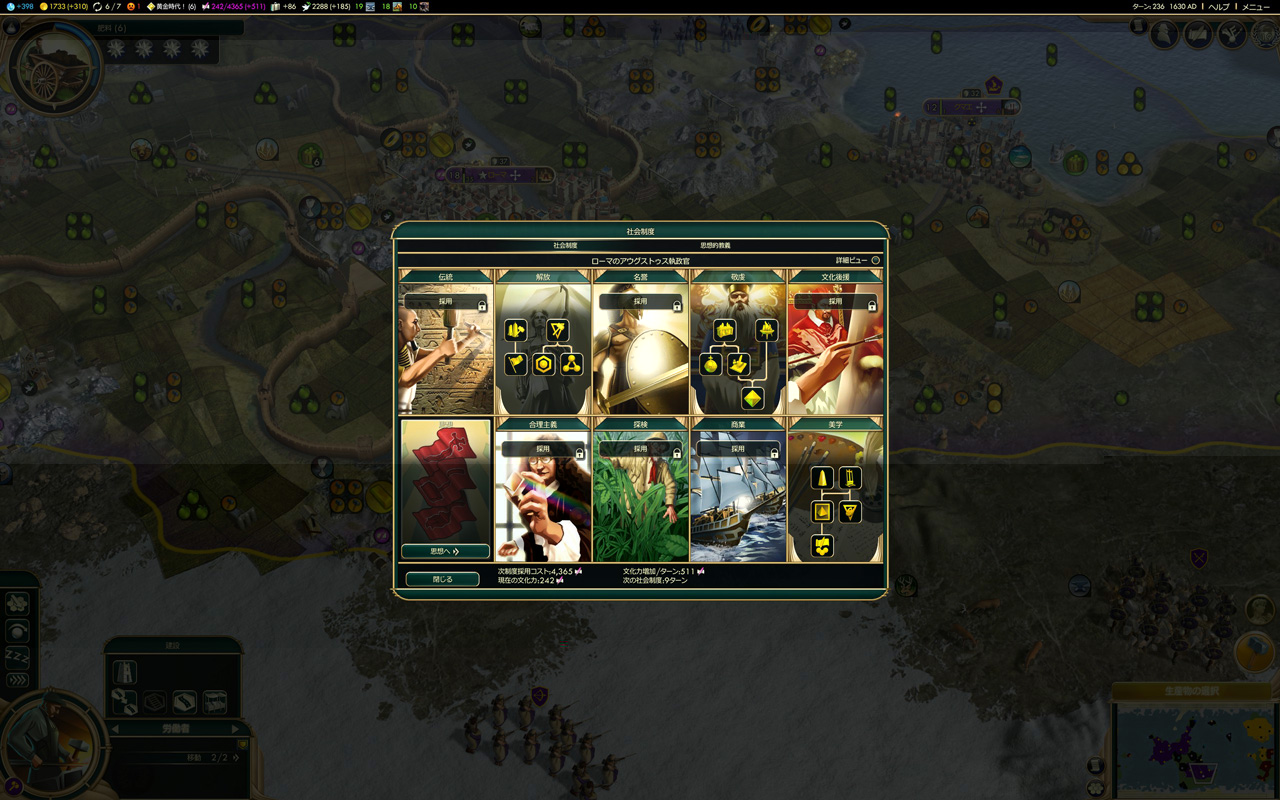Viewport: 1280px width, 800px height.
Task: Switch to the 思想的教義 tab
Action: 715,245
